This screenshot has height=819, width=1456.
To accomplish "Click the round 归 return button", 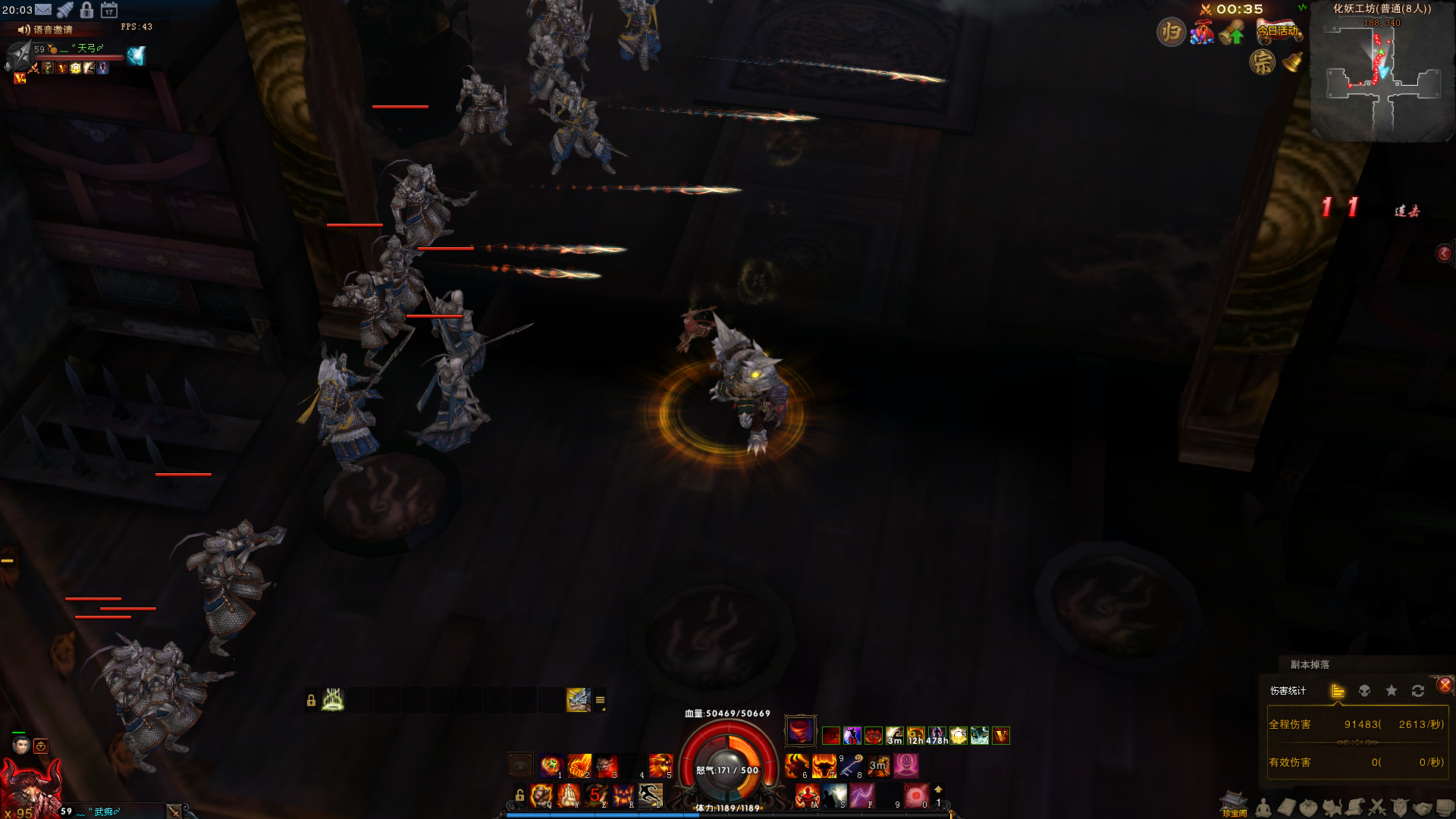I will point(1171,32).
